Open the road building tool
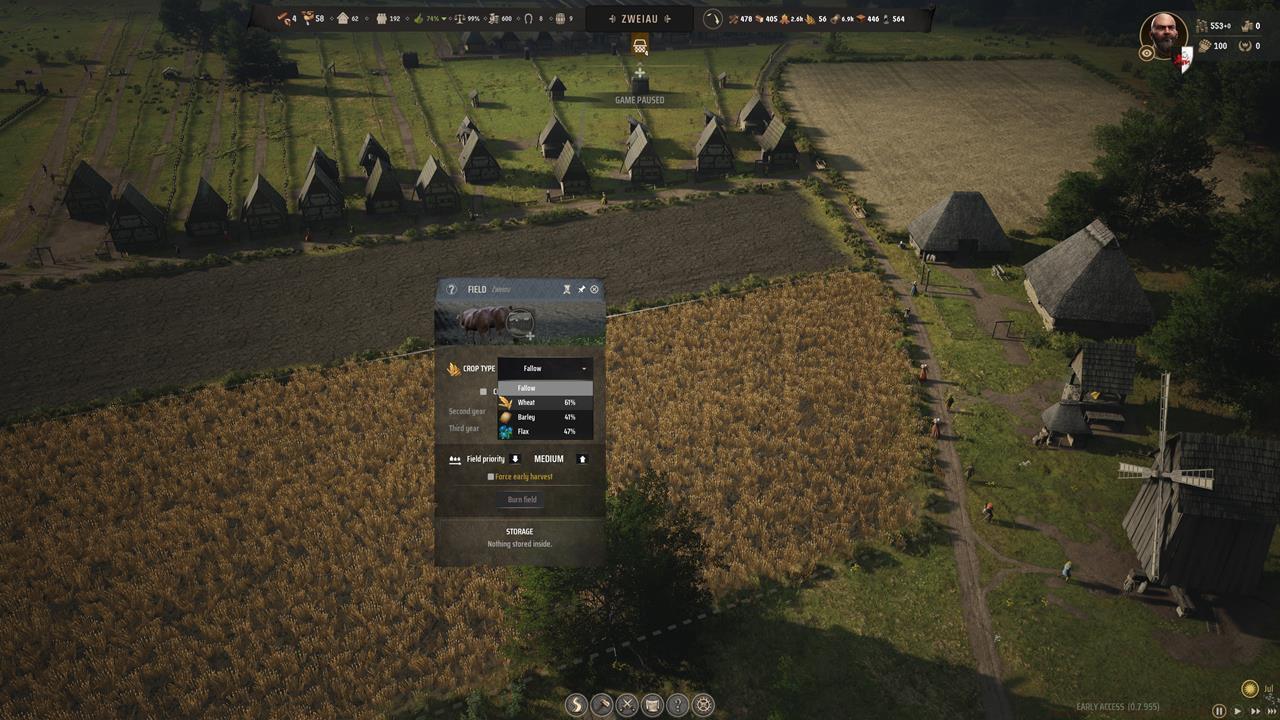 click(x=575, y=705)
